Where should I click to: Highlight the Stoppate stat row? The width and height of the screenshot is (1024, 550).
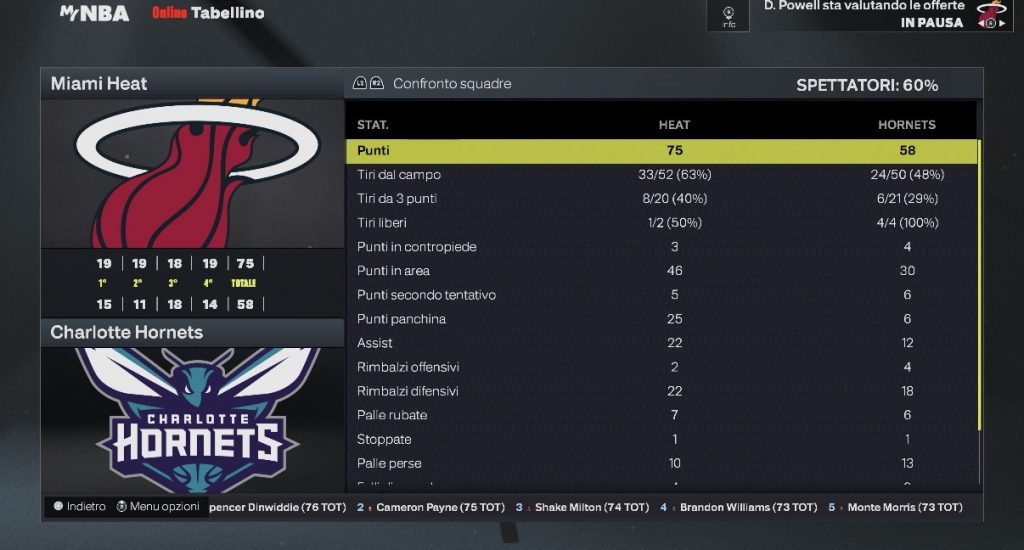pos(660,439)
